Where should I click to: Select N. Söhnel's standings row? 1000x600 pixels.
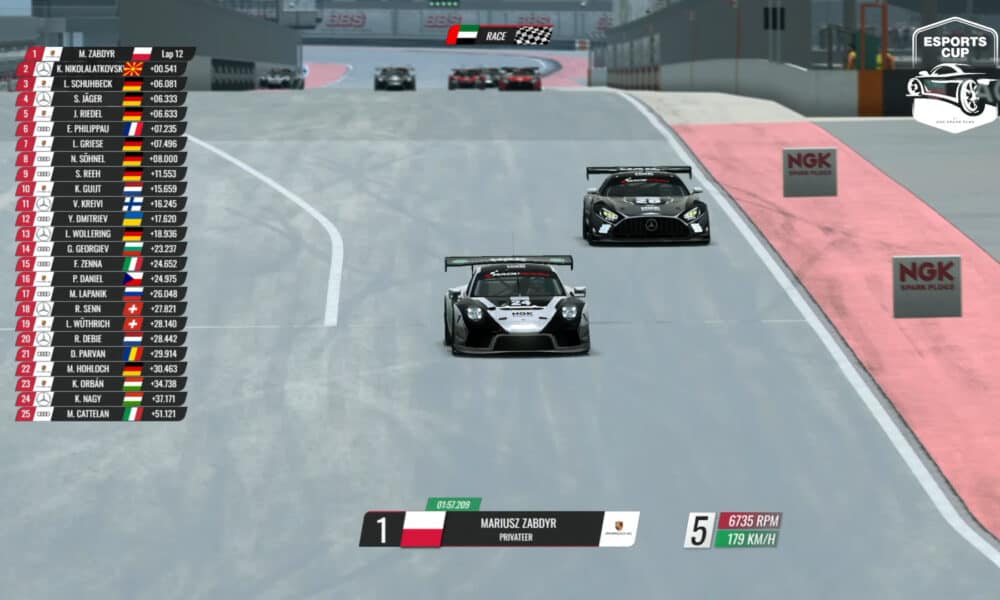[98, 159]
